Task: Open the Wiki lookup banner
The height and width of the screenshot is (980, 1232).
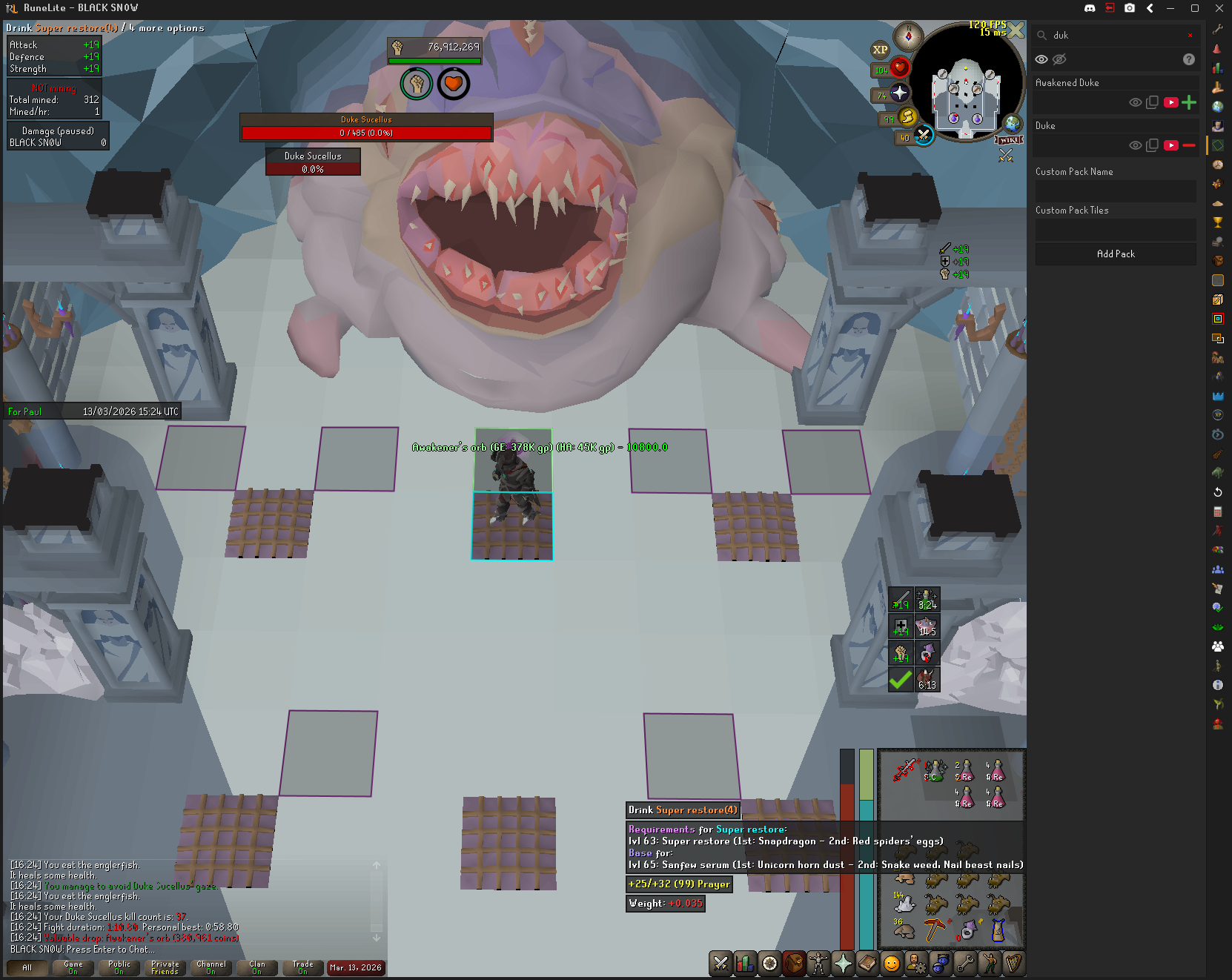Action: click(1009, 140)
